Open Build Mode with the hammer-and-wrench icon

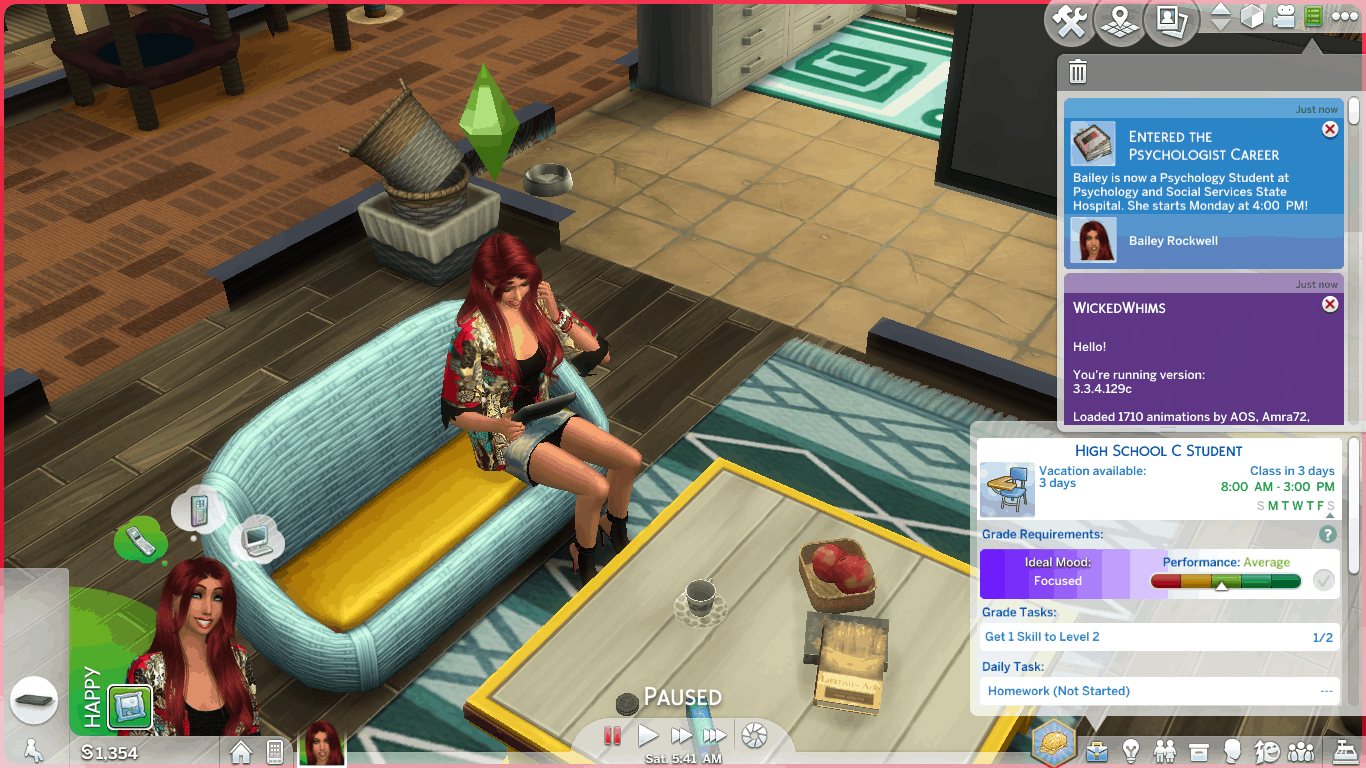click(x=1071, y=22)
